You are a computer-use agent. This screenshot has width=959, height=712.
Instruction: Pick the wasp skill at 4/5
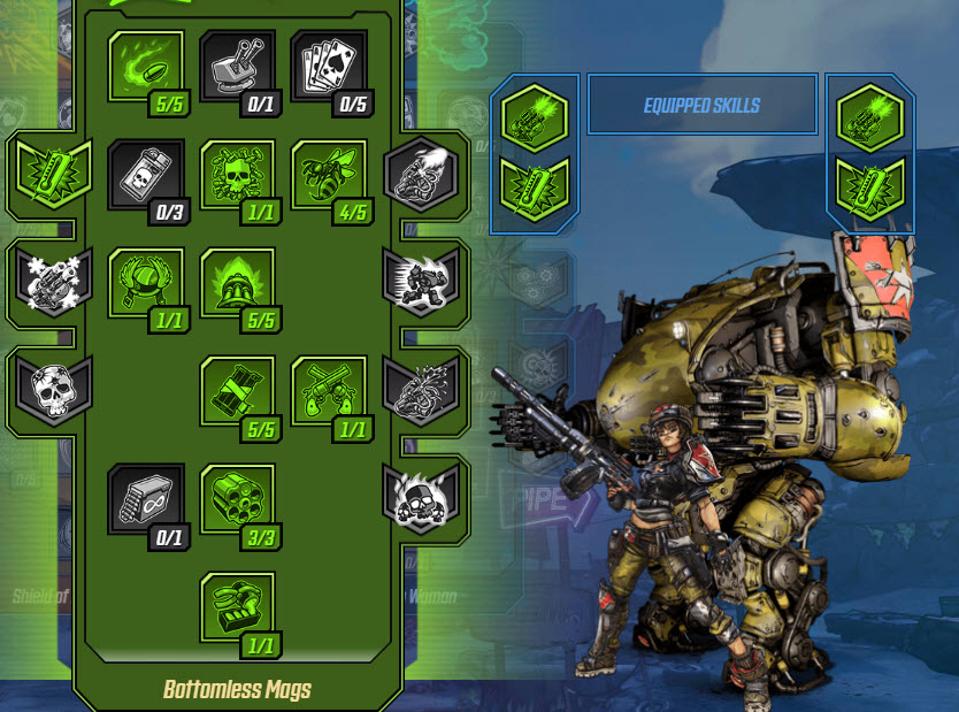[329, 175]
